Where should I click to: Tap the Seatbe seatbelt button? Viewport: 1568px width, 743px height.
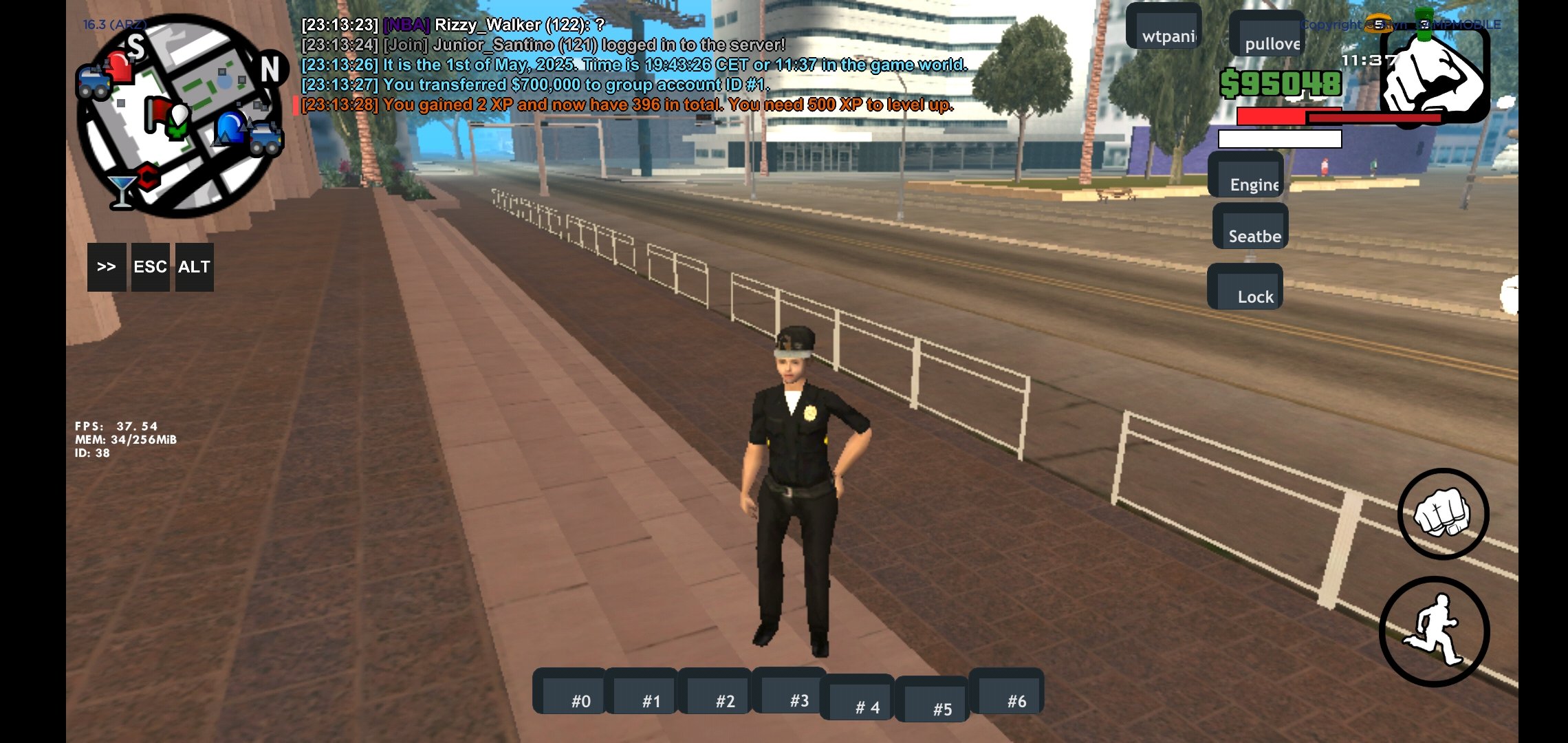[1250, 227]
